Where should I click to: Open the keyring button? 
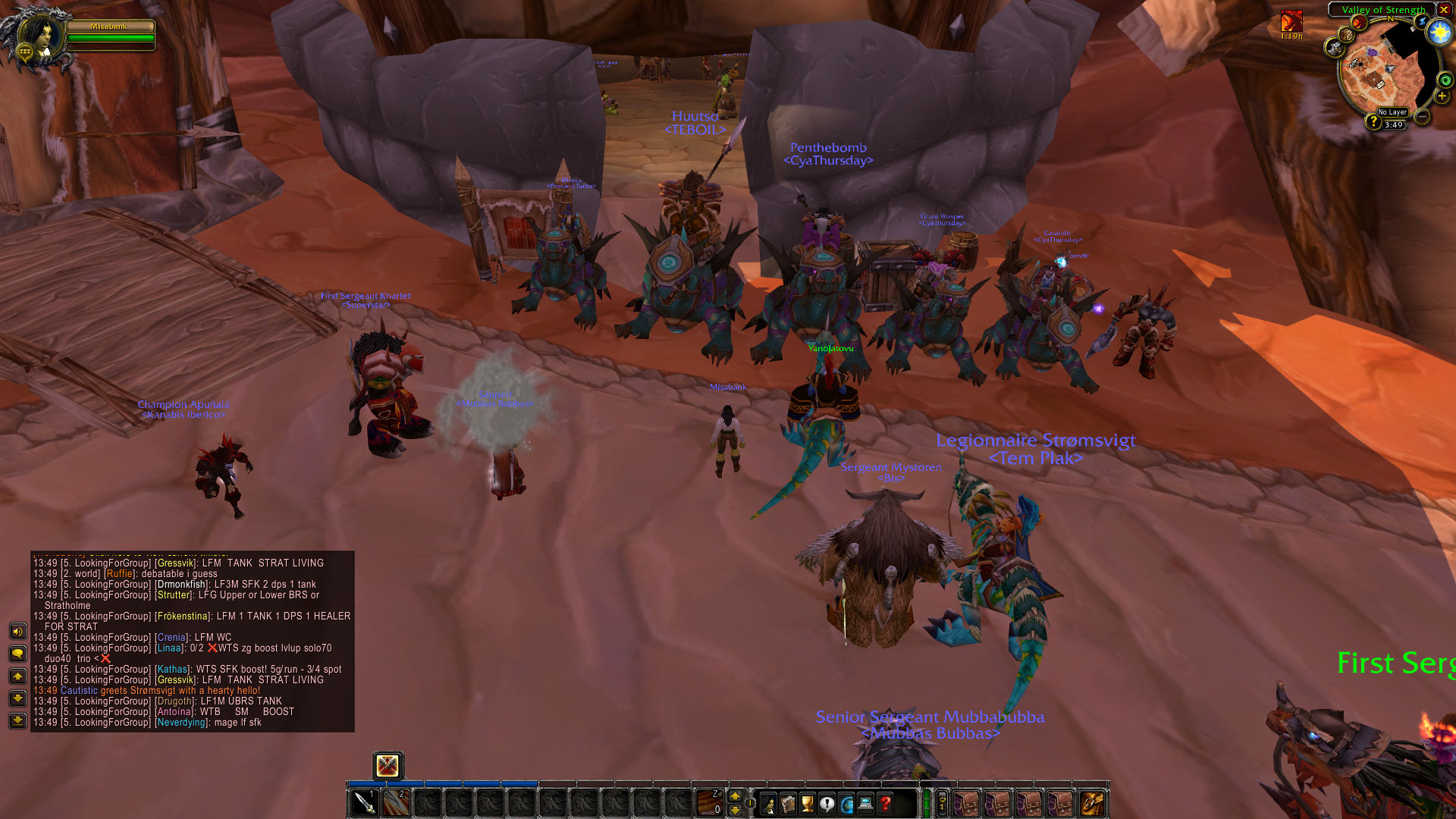click(942, 803)
